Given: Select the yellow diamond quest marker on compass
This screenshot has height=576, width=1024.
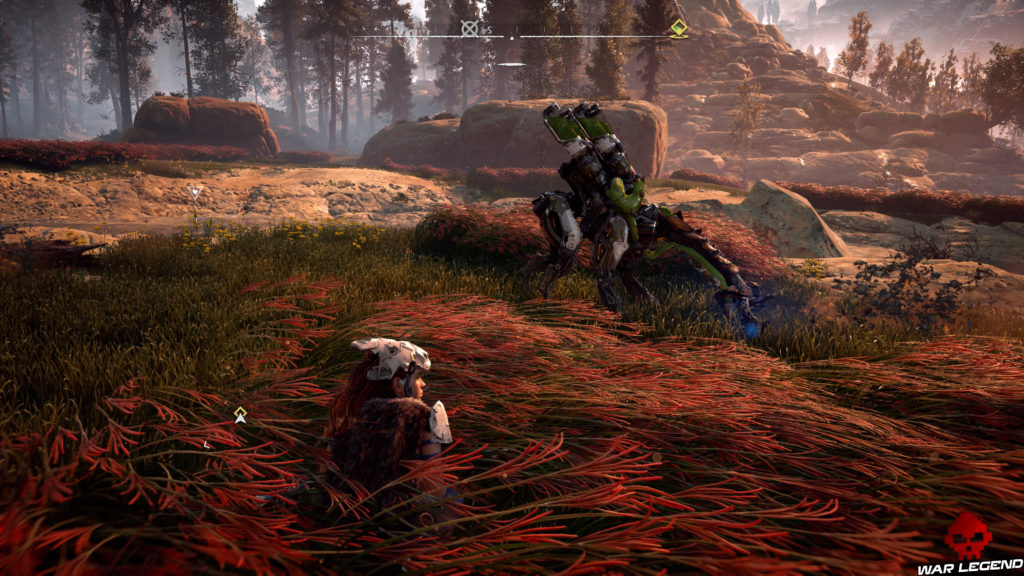Looking at the screenshot, I should (x=679, y=27).
